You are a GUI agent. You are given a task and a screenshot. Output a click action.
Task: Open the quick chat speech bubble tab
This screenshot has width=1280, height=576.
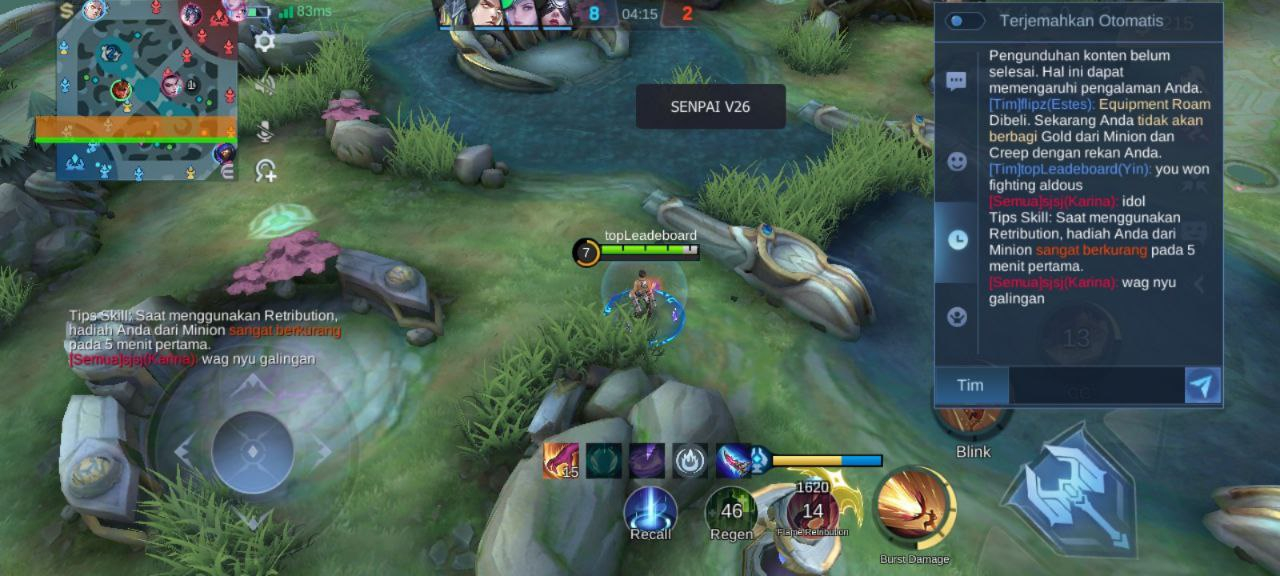coord(957,82)
